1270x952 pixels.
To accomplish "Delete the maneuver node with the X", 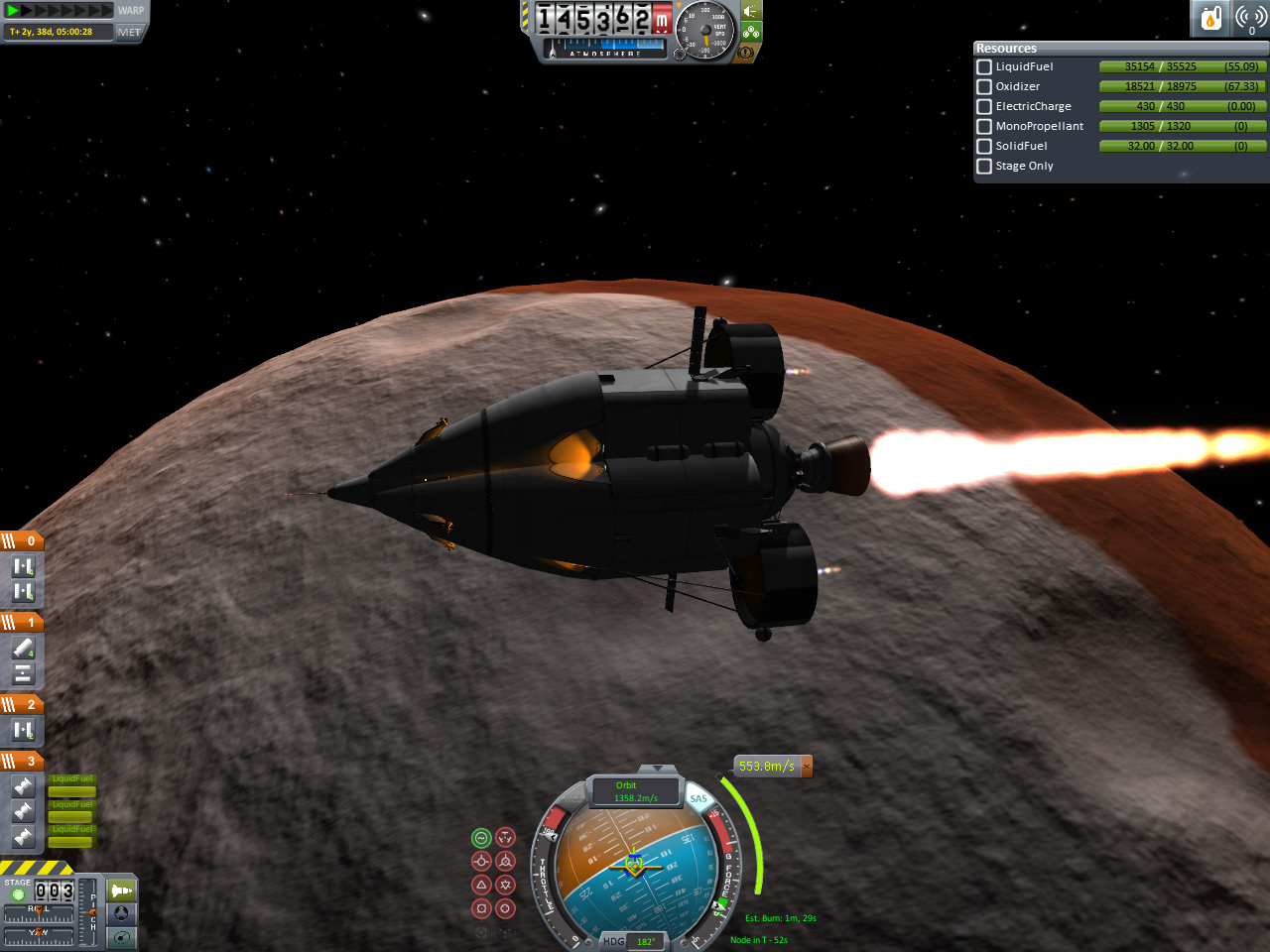I will (807, 766).
